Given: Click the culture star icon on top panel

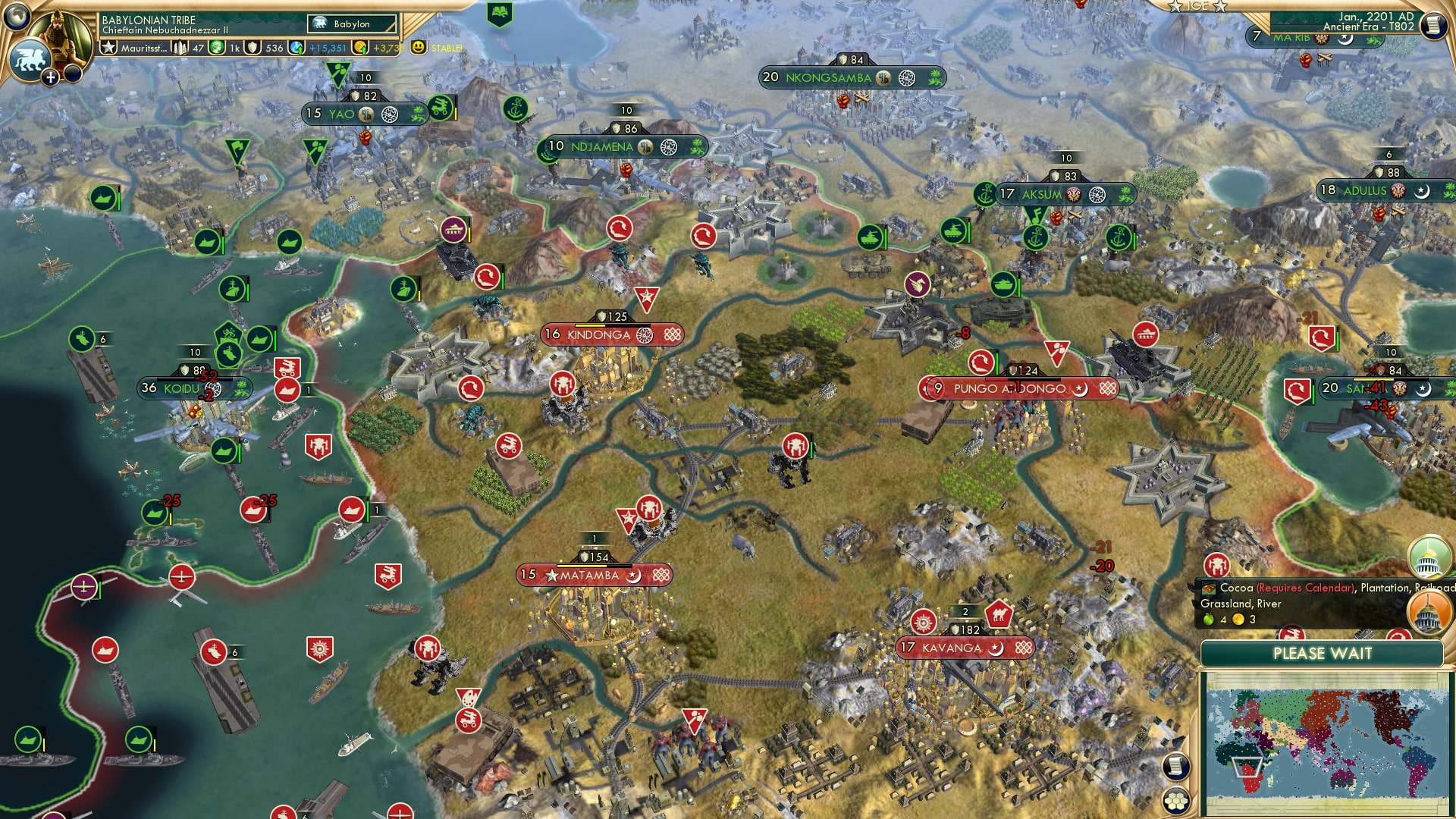Looking at the screenshot, I should (109, 47).
